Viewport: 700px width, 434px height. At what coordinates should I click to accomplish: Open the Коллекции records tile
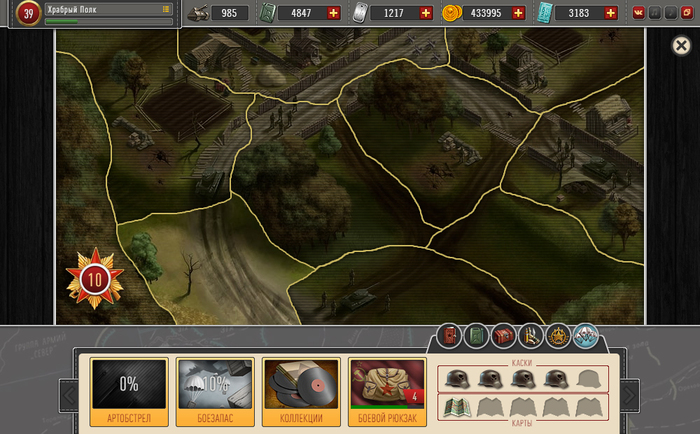pyautogui.click(x=301, y=391)
